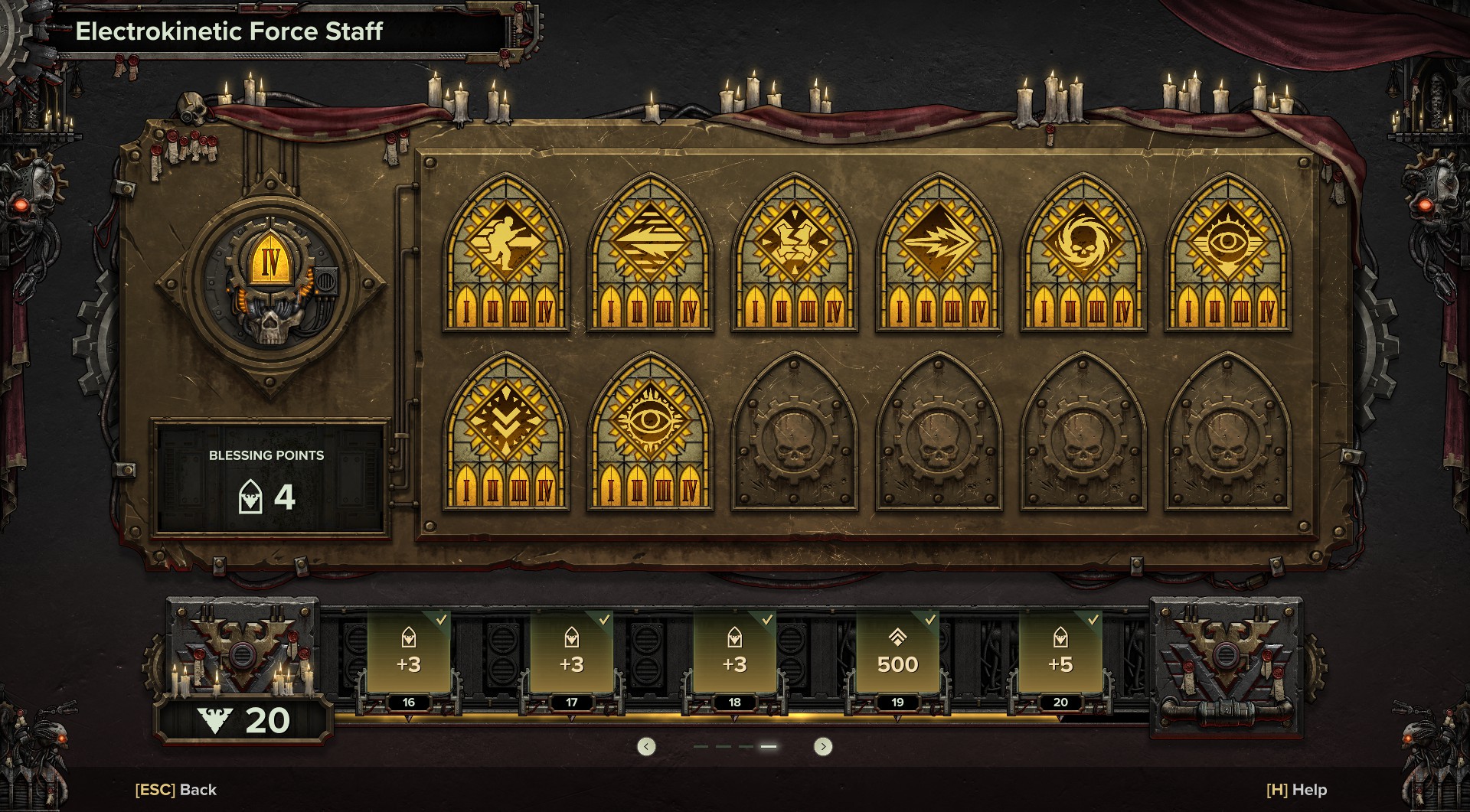Pick the shattered figure blessing window

point(795,253)
